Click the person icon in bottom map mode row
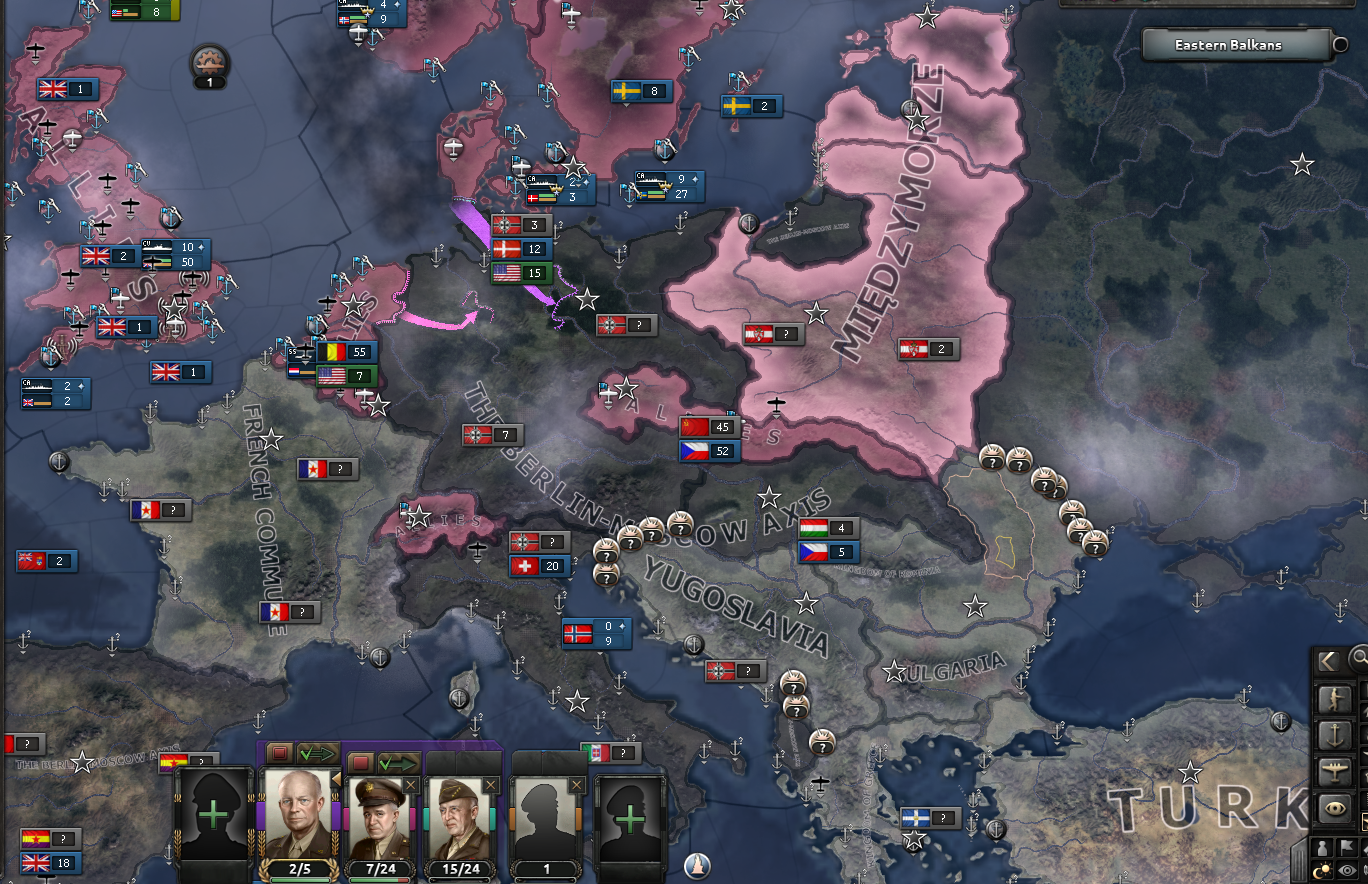This screenshot has width=1368, height=884. 1321,849
